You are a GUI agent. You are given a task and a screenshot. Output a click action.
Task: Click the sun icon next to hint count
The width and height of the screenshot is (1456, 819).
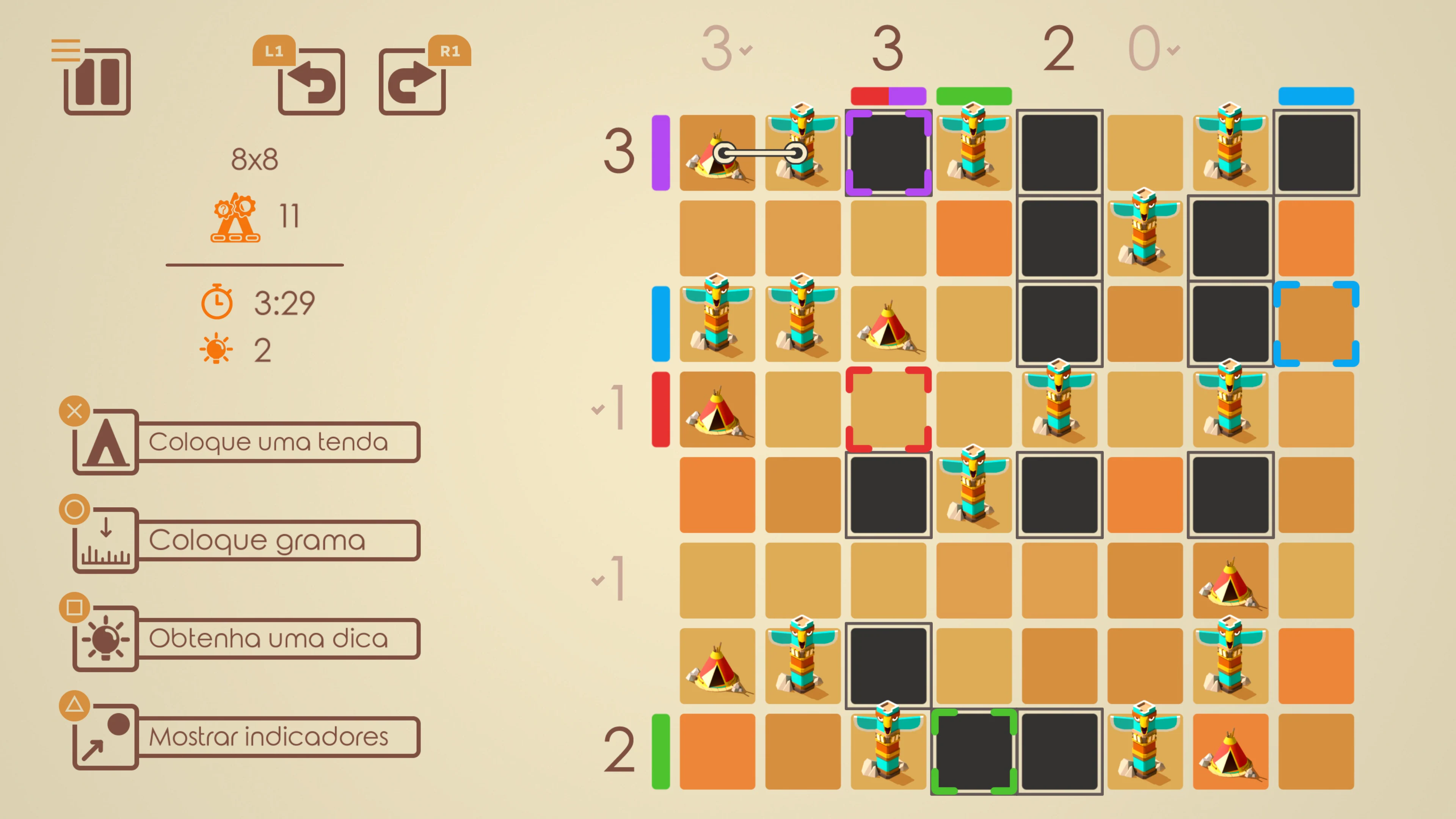(x=217, y=349)
